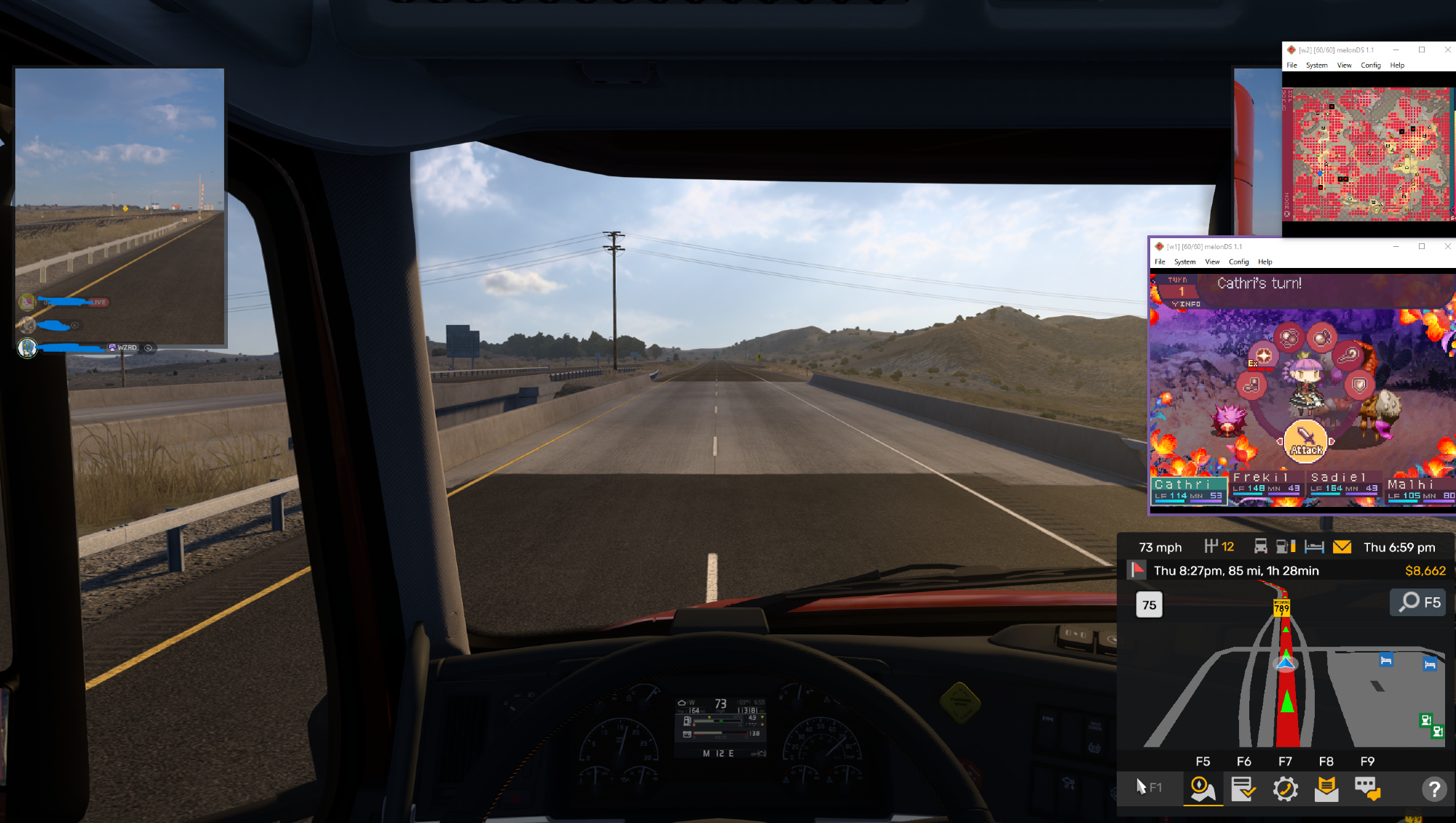The height and width of the screenshot is (823, 1456).
Task: Open the route advisor navigation map tab
Action: point(1203,789)
